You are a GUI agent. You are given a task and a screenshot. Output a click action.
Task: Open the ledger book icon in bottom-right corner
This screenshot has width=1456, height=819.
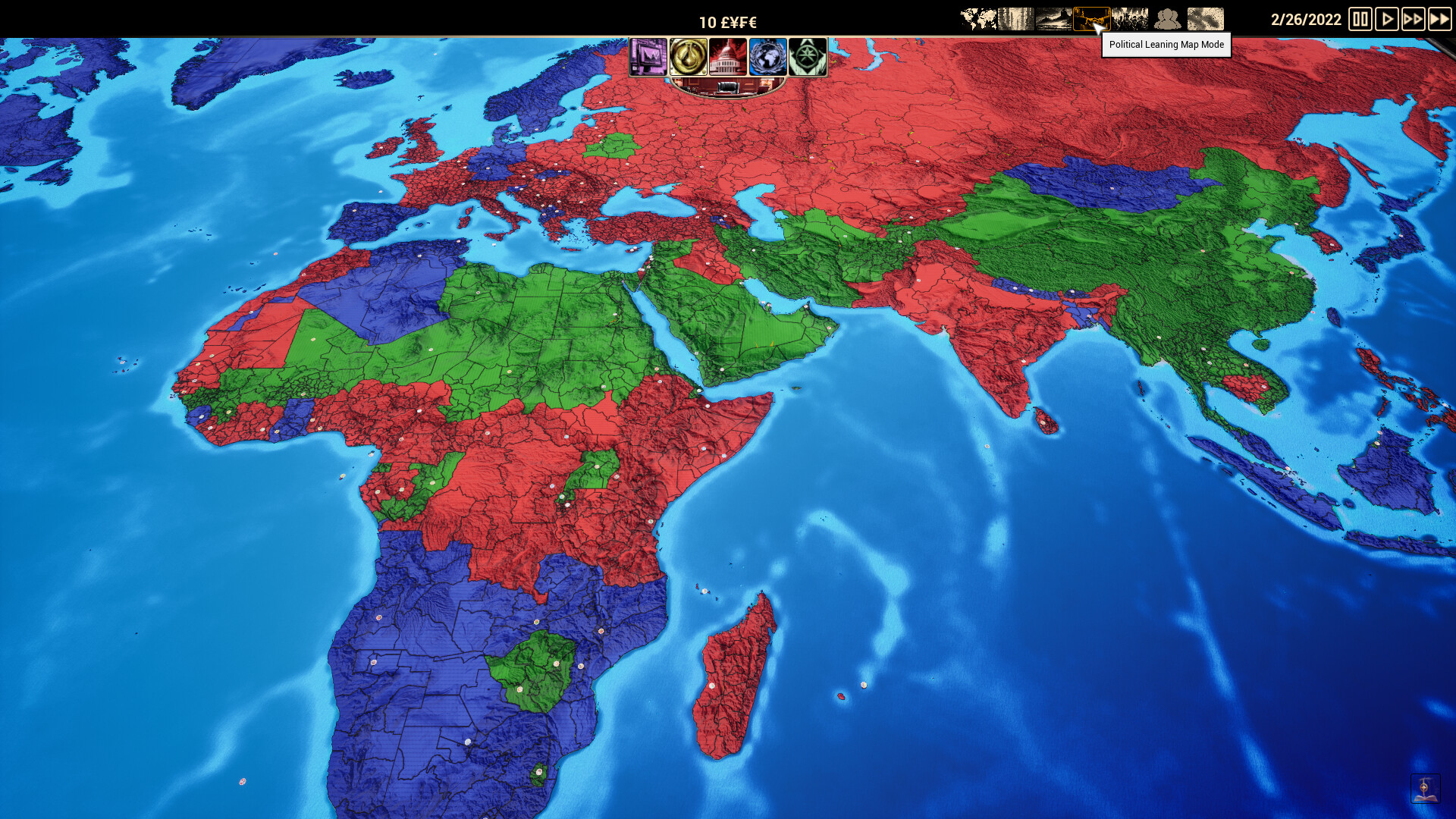pyautogui.click(x=1424, y=789)
